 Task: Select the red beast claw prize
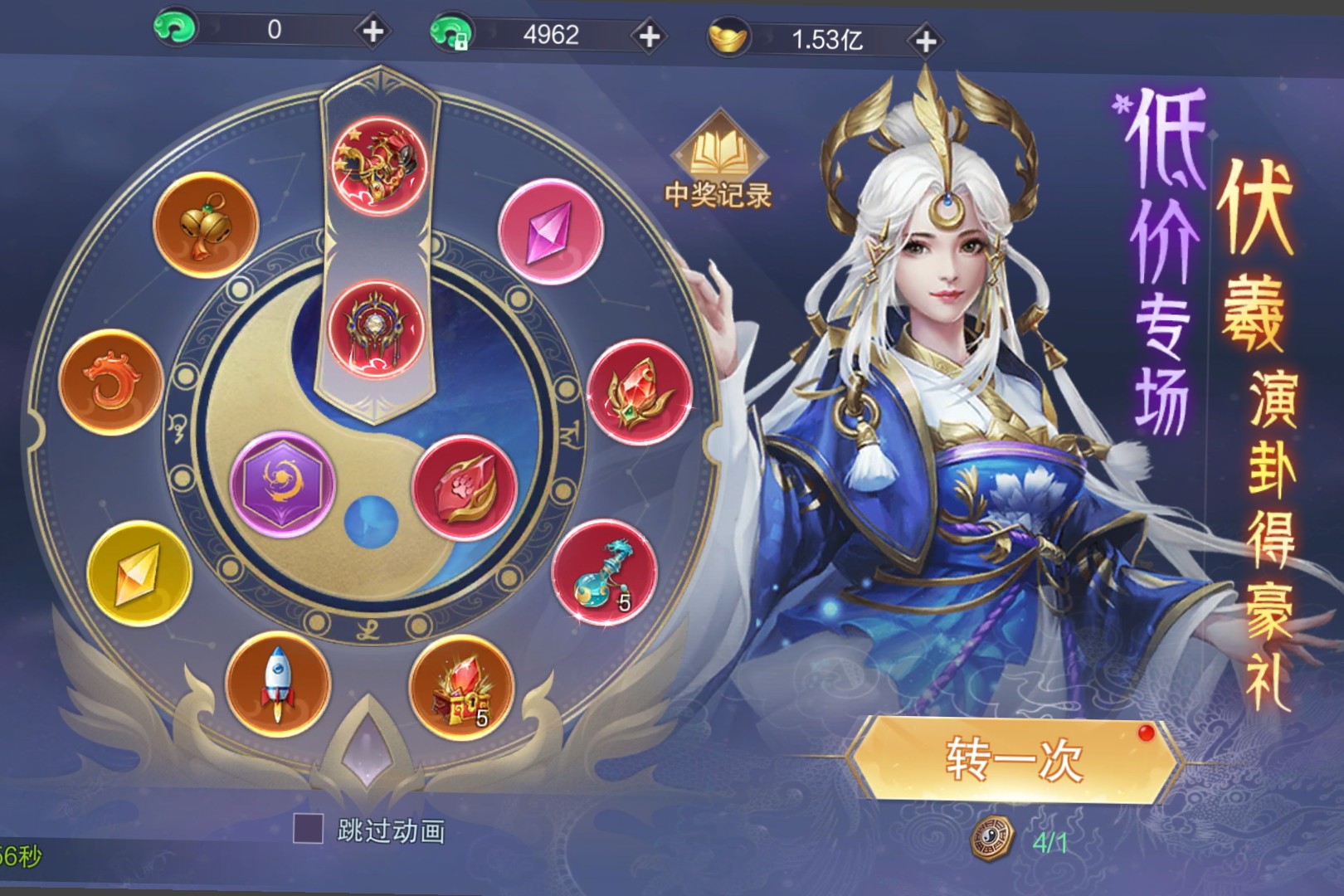point(464,487)
